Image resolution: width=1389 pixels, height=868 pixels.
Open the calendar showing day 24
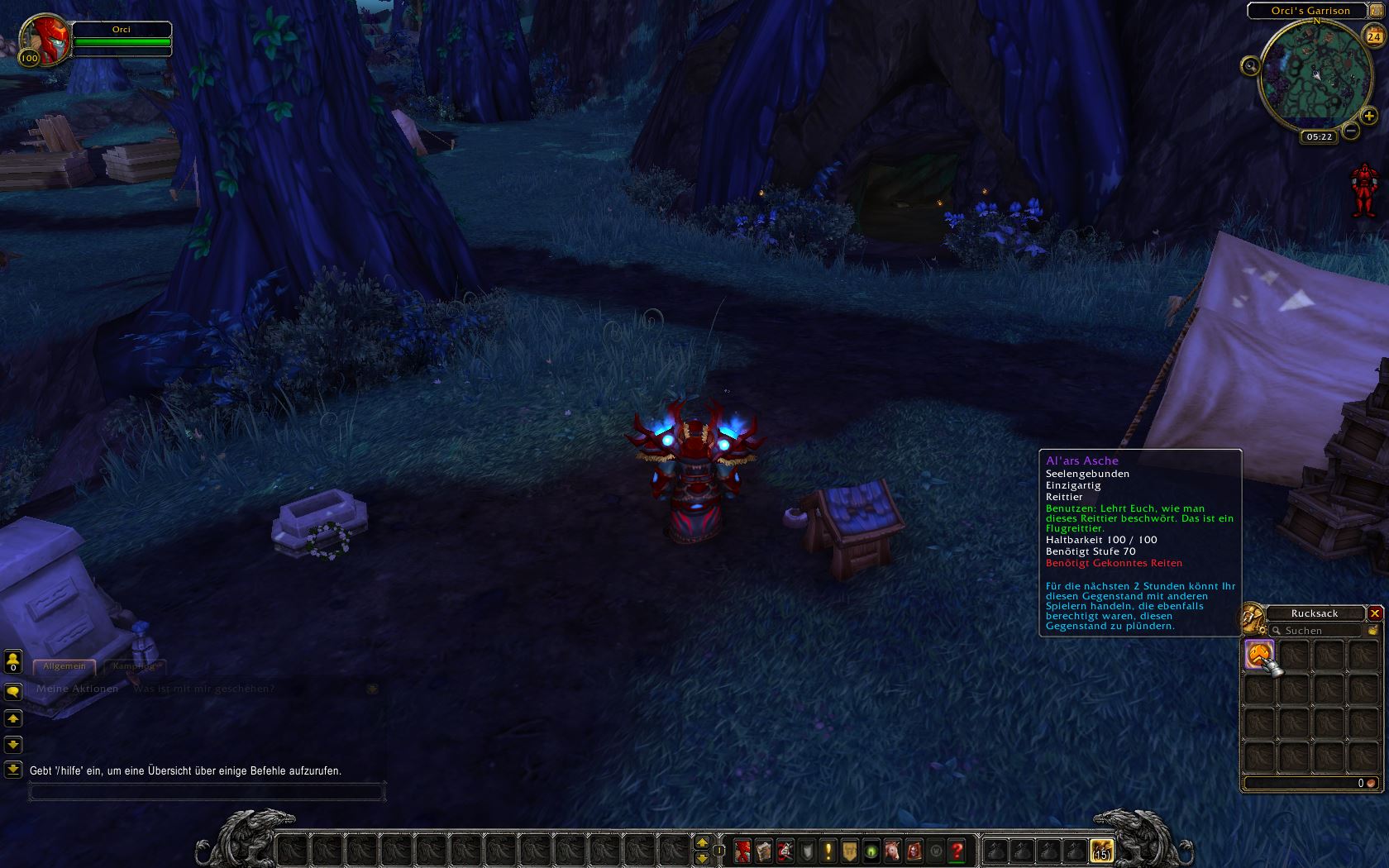pyautogui.click(x=1374, y=36)
